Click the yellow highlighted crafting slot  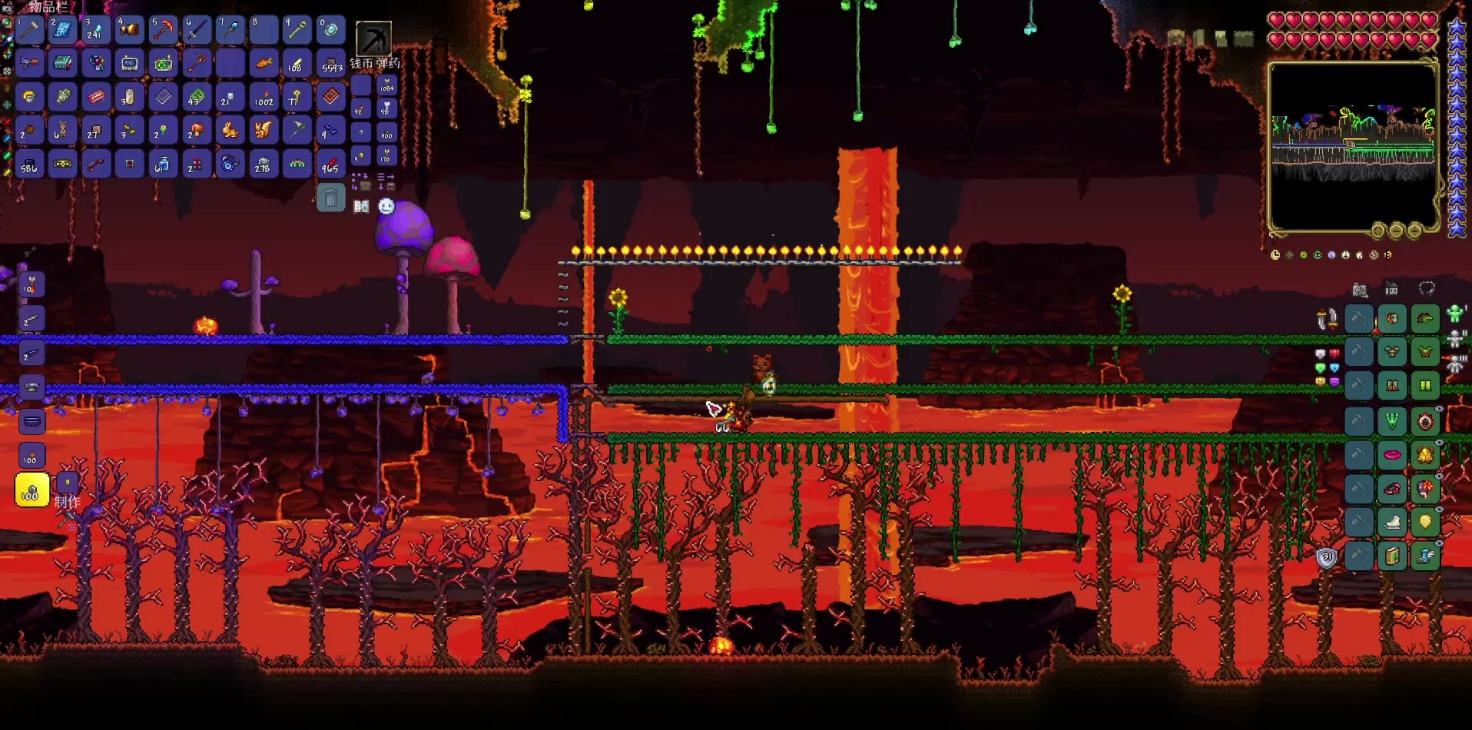tap(32, 490)
